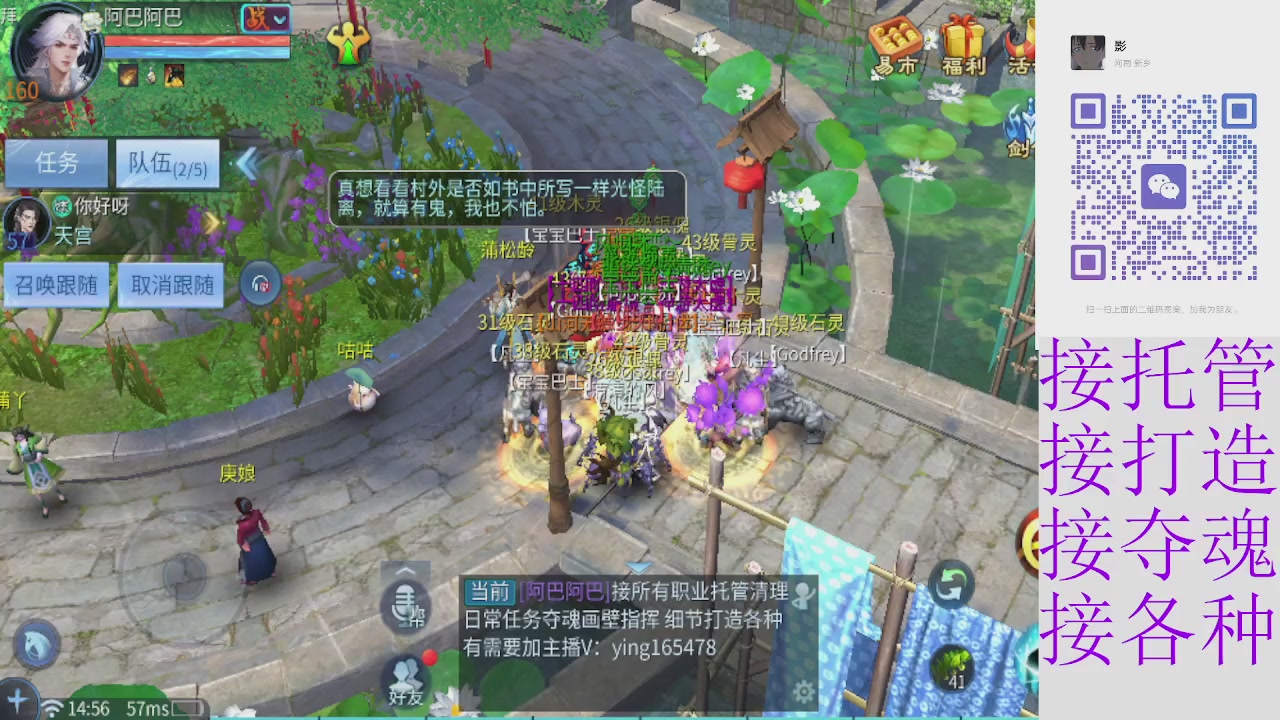
Task: Switch to the 任务 tasks tab
Action: 57,163
